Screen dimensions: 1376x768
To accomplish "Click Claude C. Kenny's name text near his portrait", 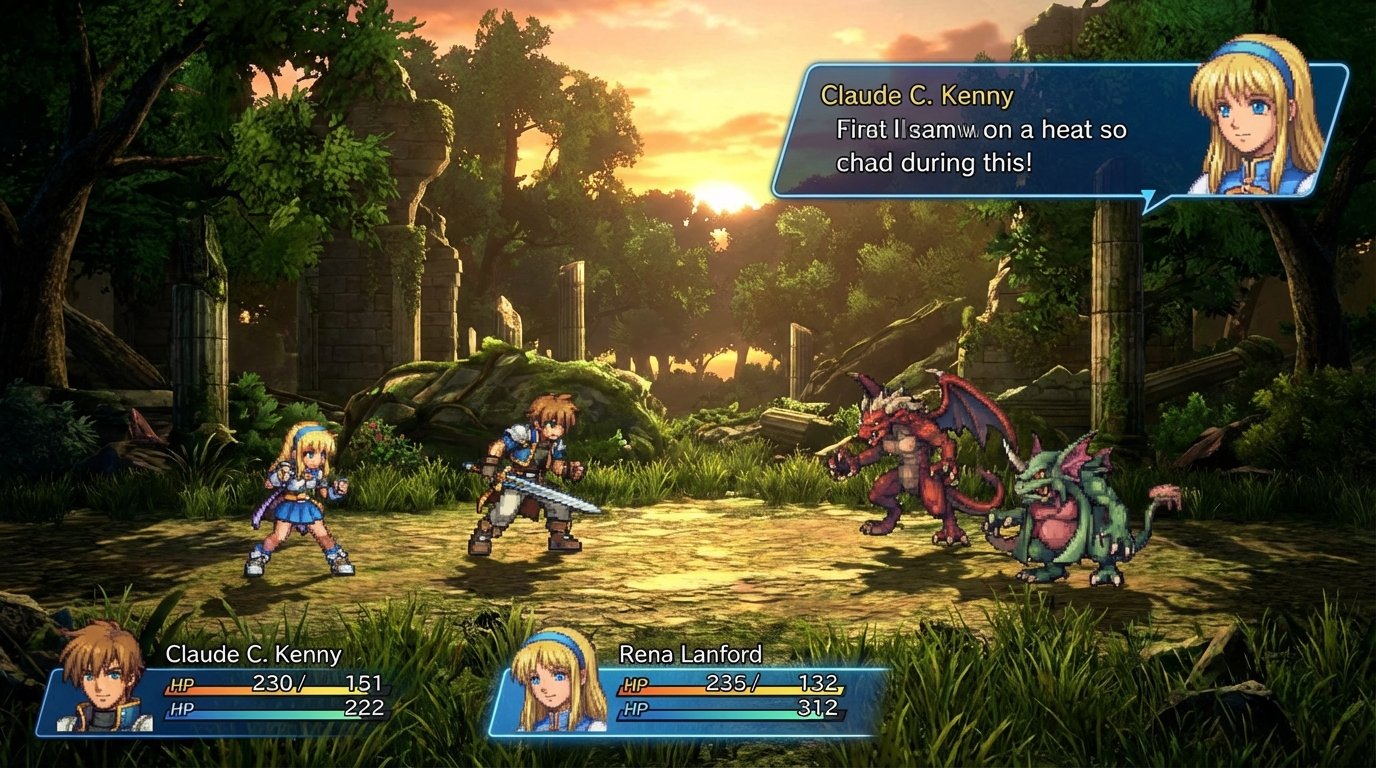I will coord(916,96).
